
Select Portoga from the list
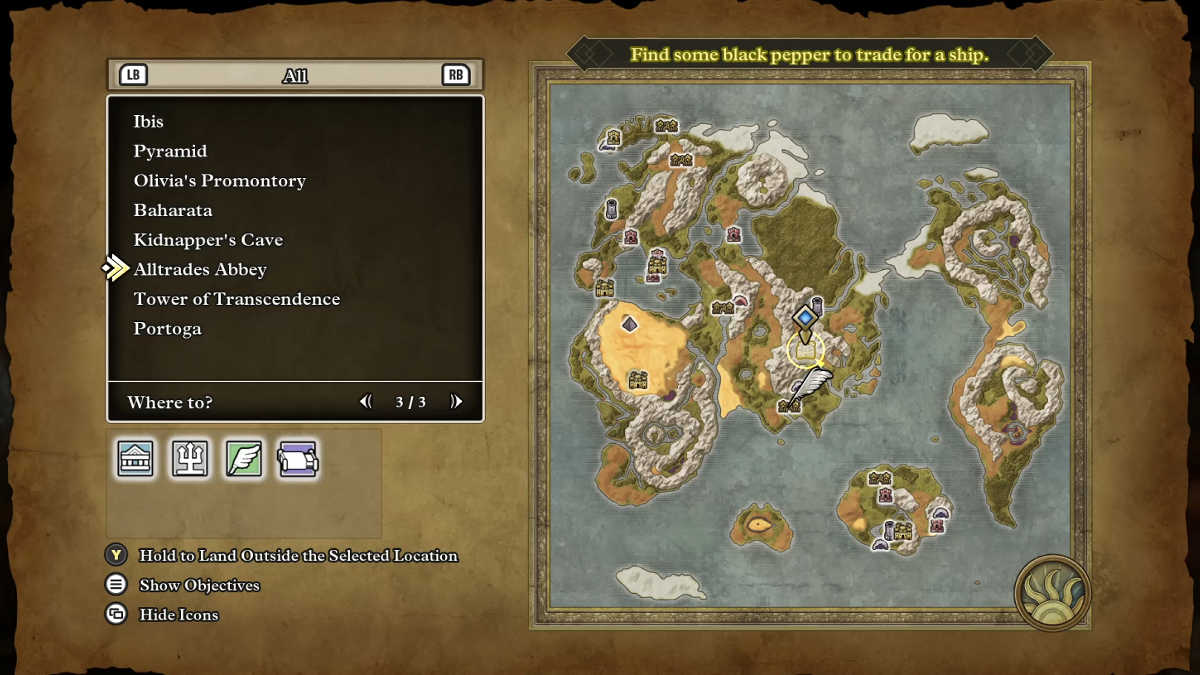167,328
